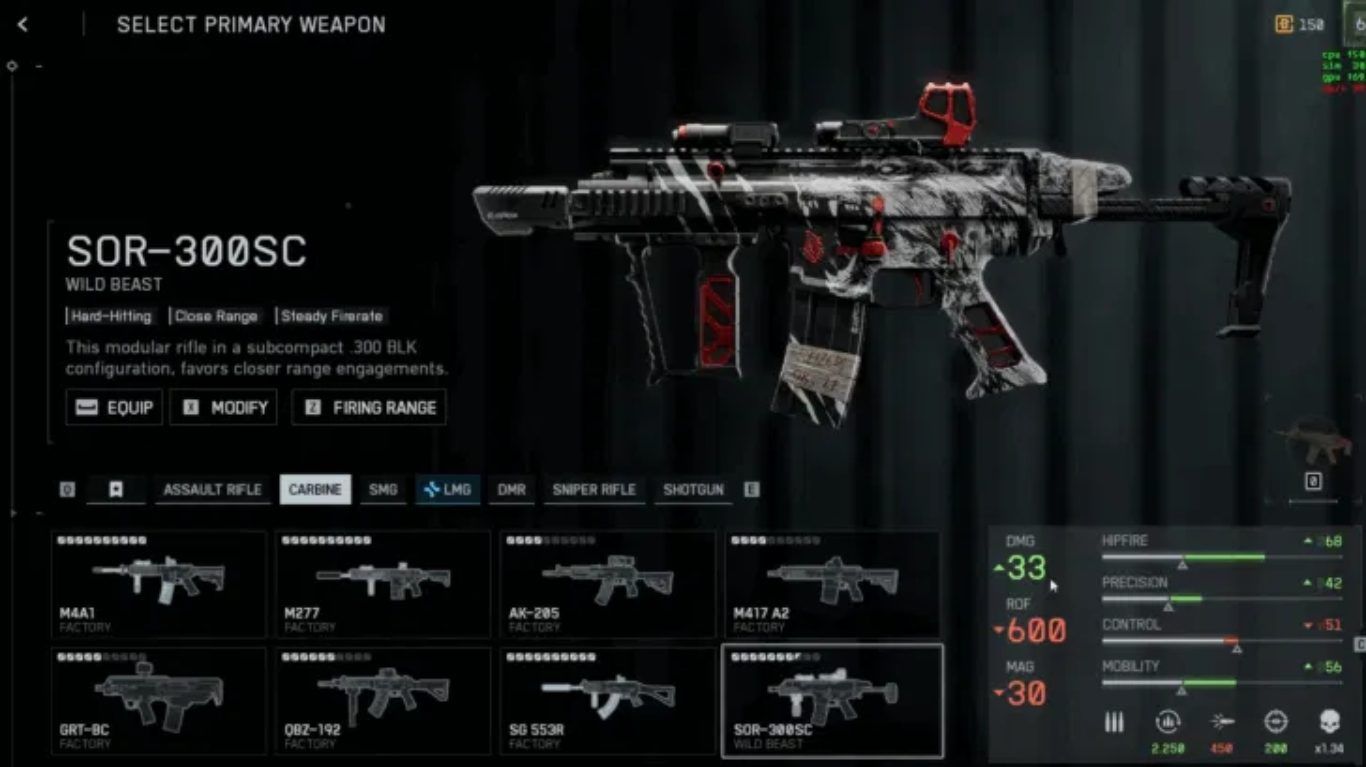Open the LMG weapon category
This screenshot has width=1366, height=767.
446,489
